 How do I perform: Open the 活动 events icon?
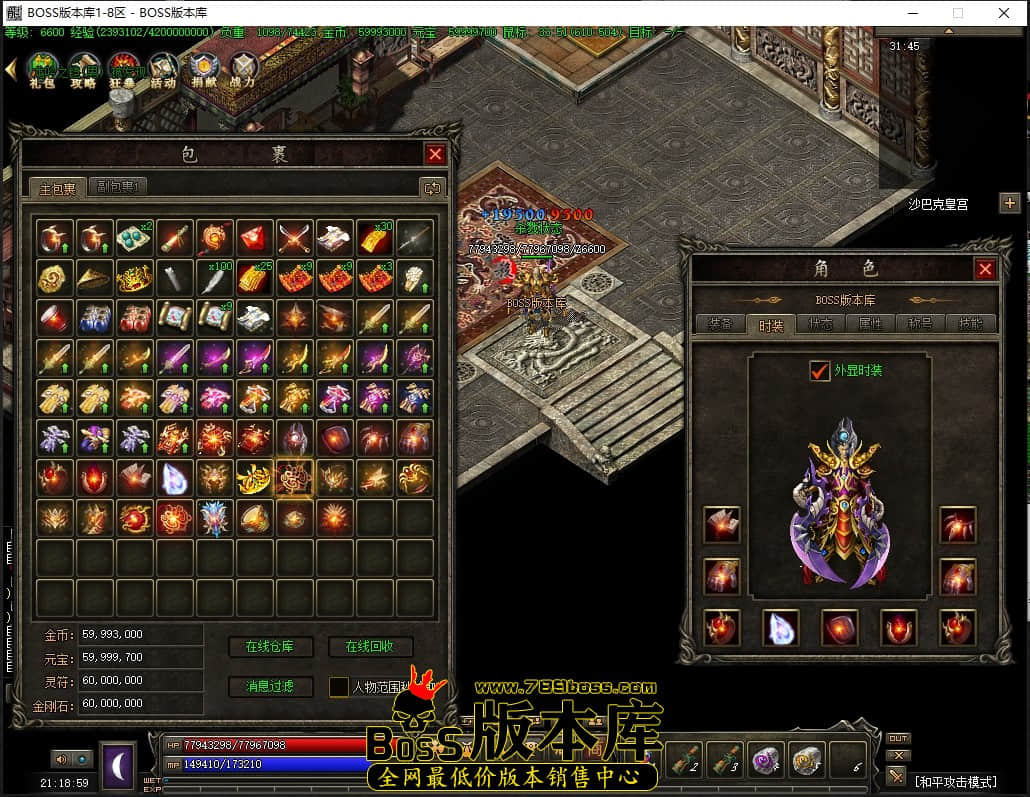pos(163,72)
